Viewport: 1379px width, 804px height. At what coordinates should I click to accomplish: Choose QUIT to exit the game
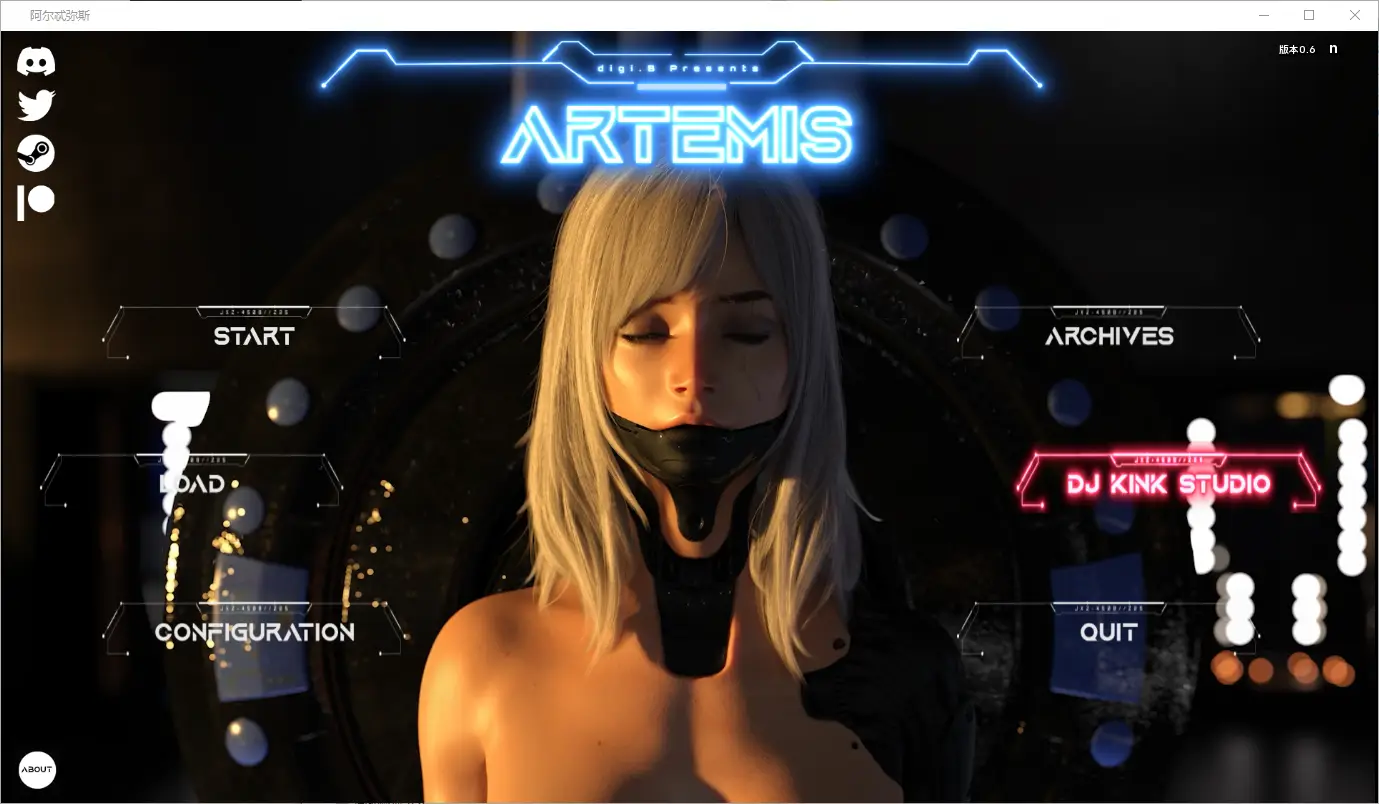[1108, 631]
